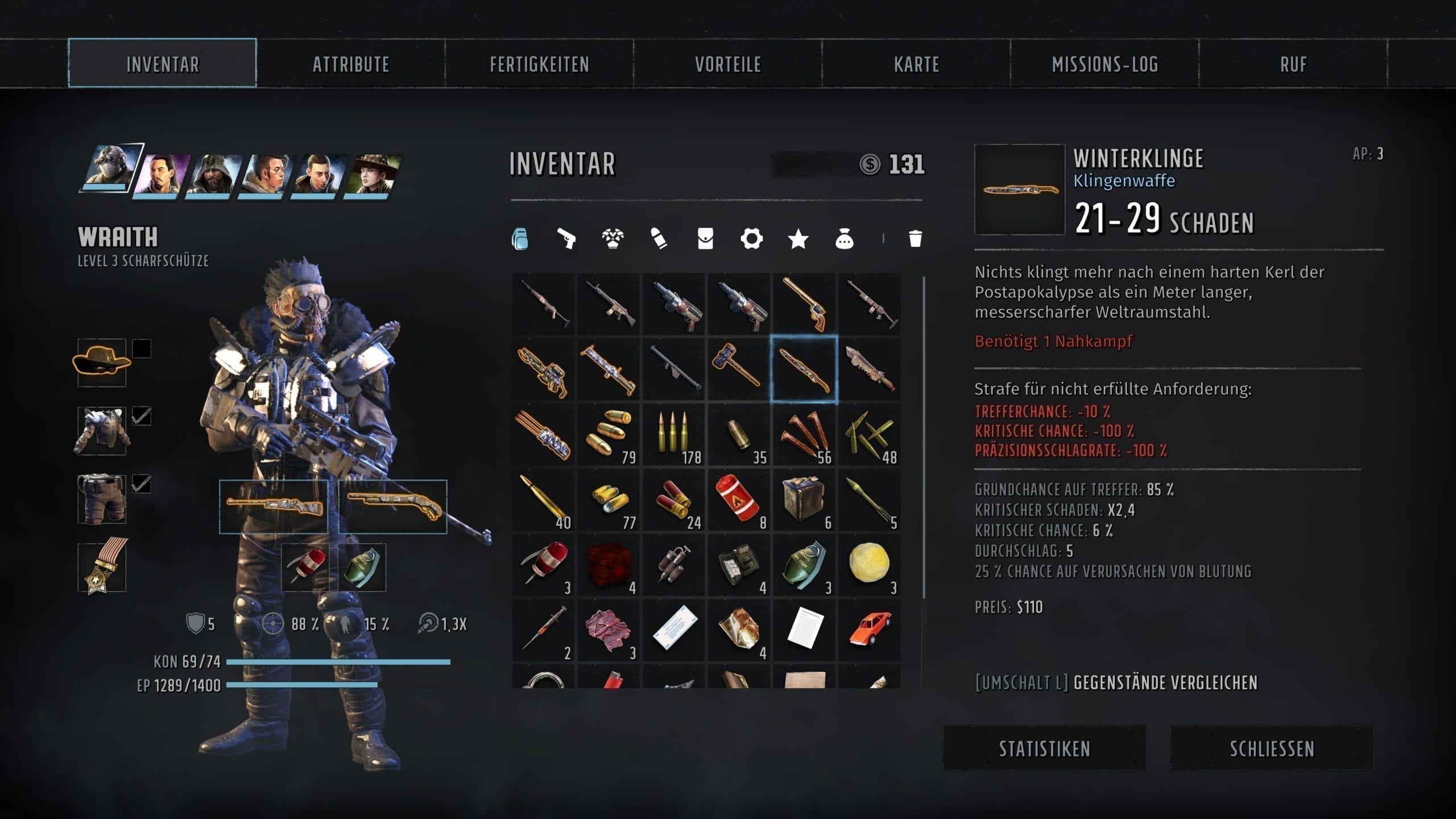Select the red toy car item
The image size is (1456, 819).
click(x=869, y=630)
